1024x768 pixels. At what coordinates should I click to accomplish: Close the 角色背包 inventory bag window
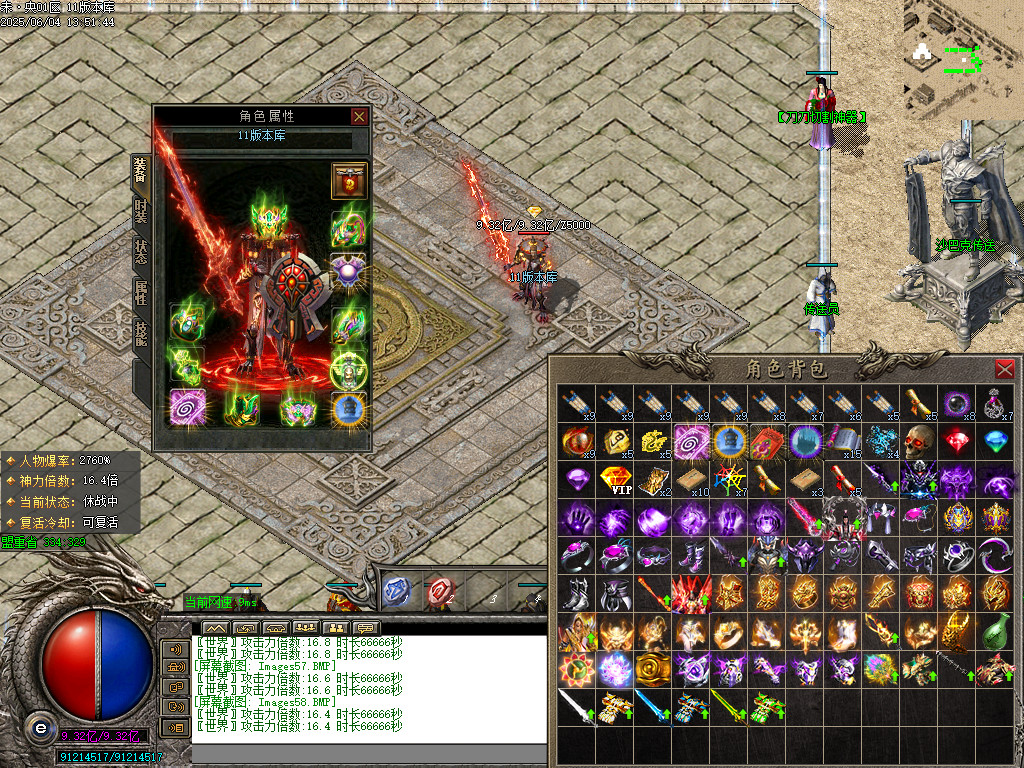pyautogui.click(x=1004, y=369)
